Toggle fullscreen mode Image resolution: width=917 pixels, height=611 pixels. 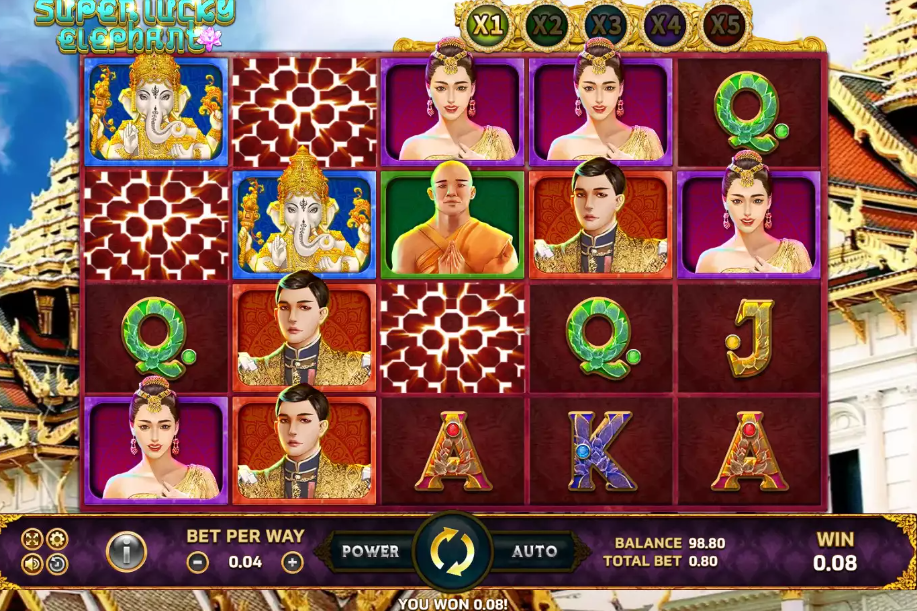pos(31,539)
